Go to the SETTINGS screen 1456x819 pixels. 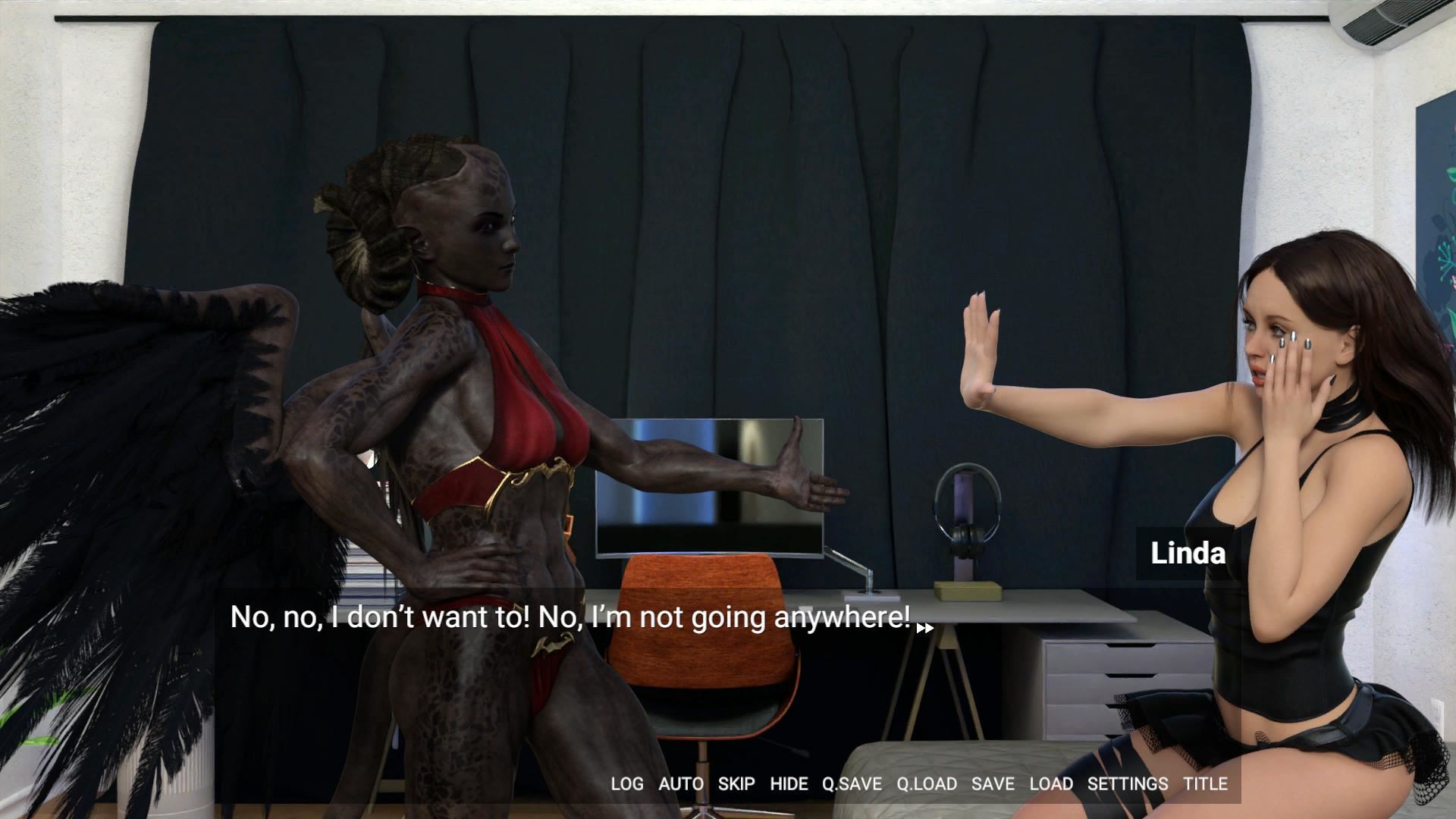pos(1127,784)
